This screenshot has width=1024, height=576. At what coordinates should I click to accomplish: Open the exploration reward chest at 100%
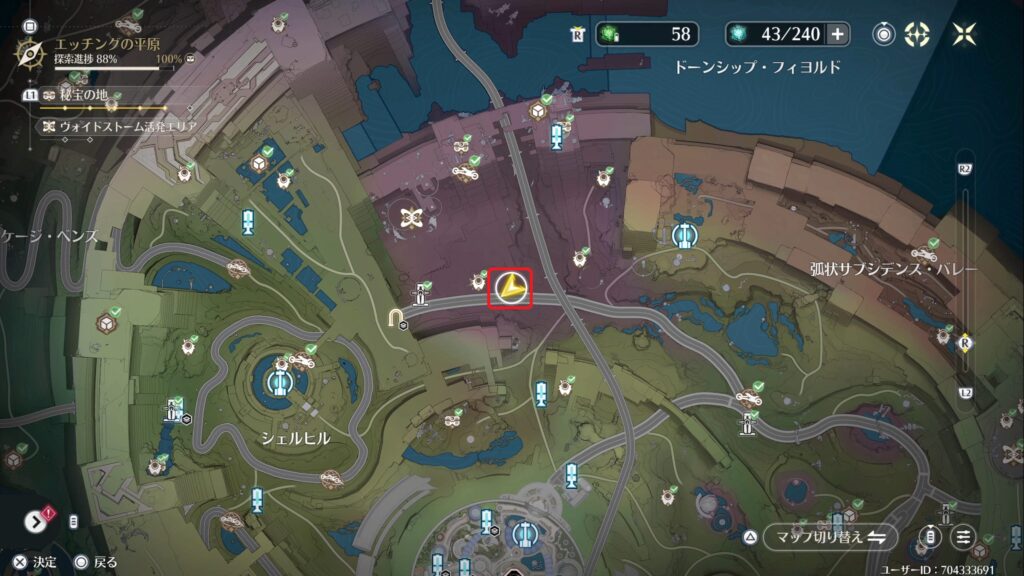click(x=191, y=59)
